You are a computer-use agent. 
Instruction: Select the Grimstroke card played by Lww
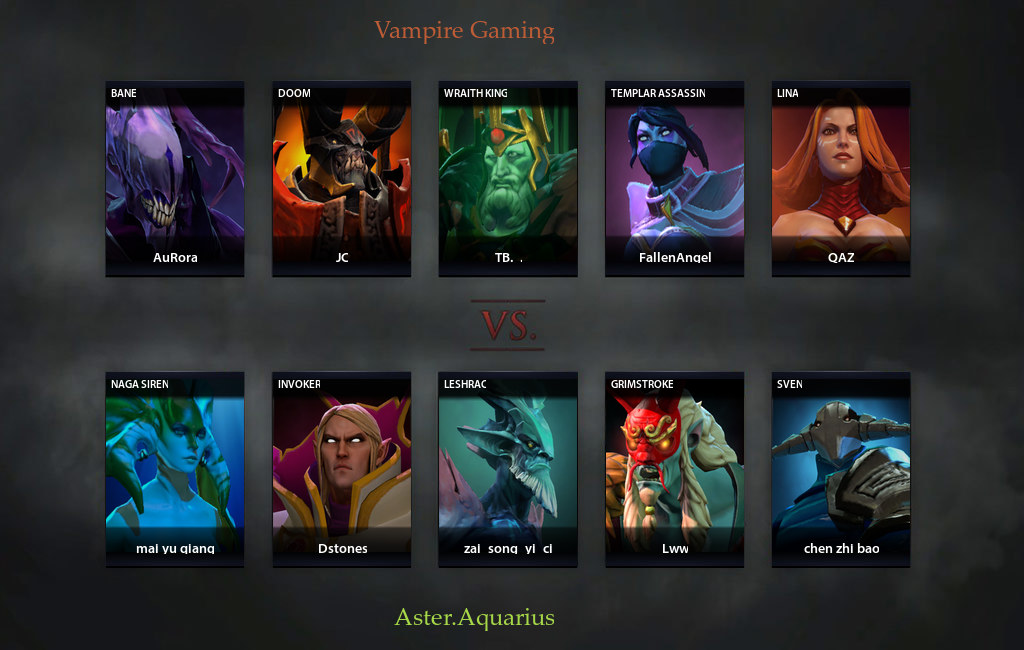(x=675, y=469)
